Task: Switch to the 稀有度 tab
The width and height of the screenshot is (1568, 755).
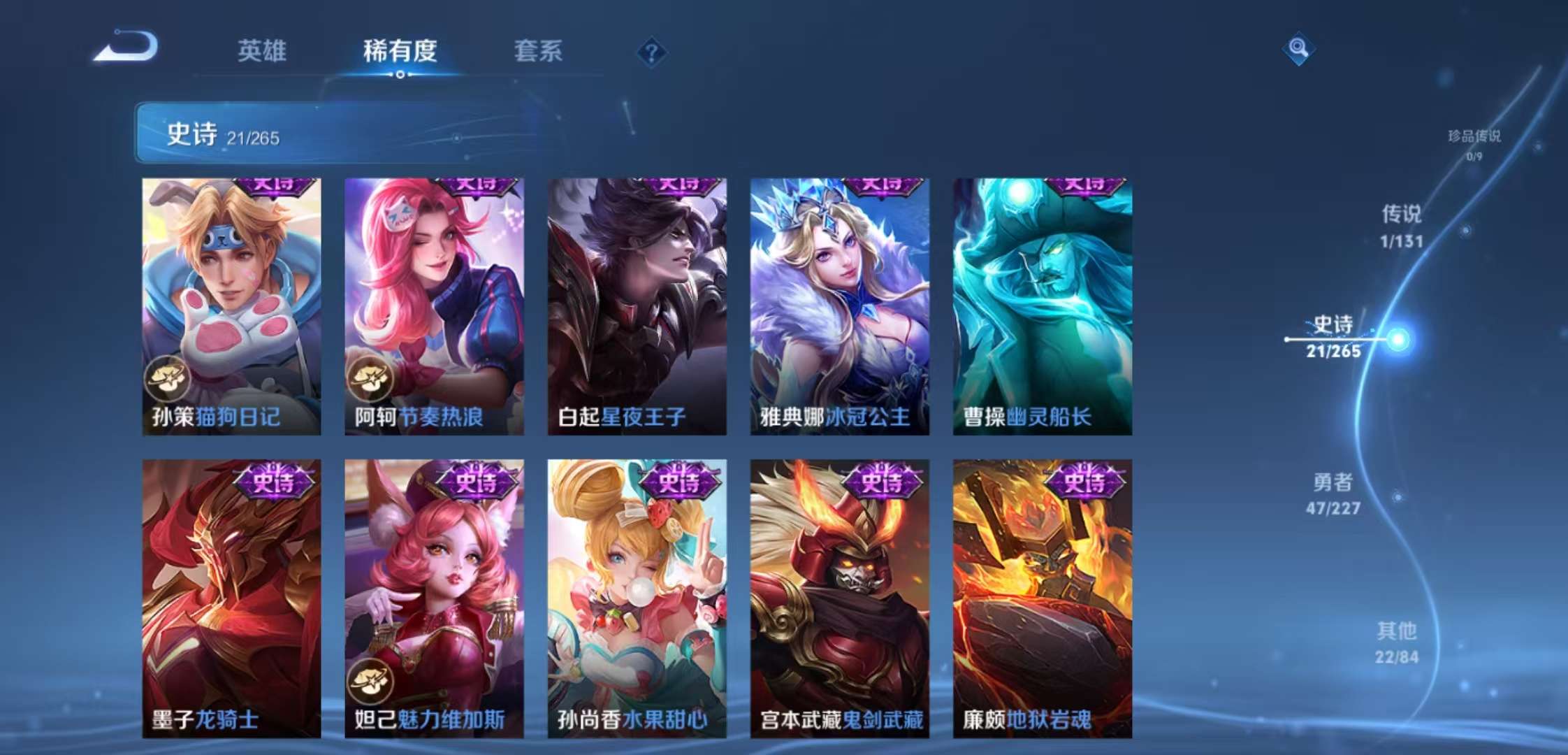Action: (x=399, y=51)
